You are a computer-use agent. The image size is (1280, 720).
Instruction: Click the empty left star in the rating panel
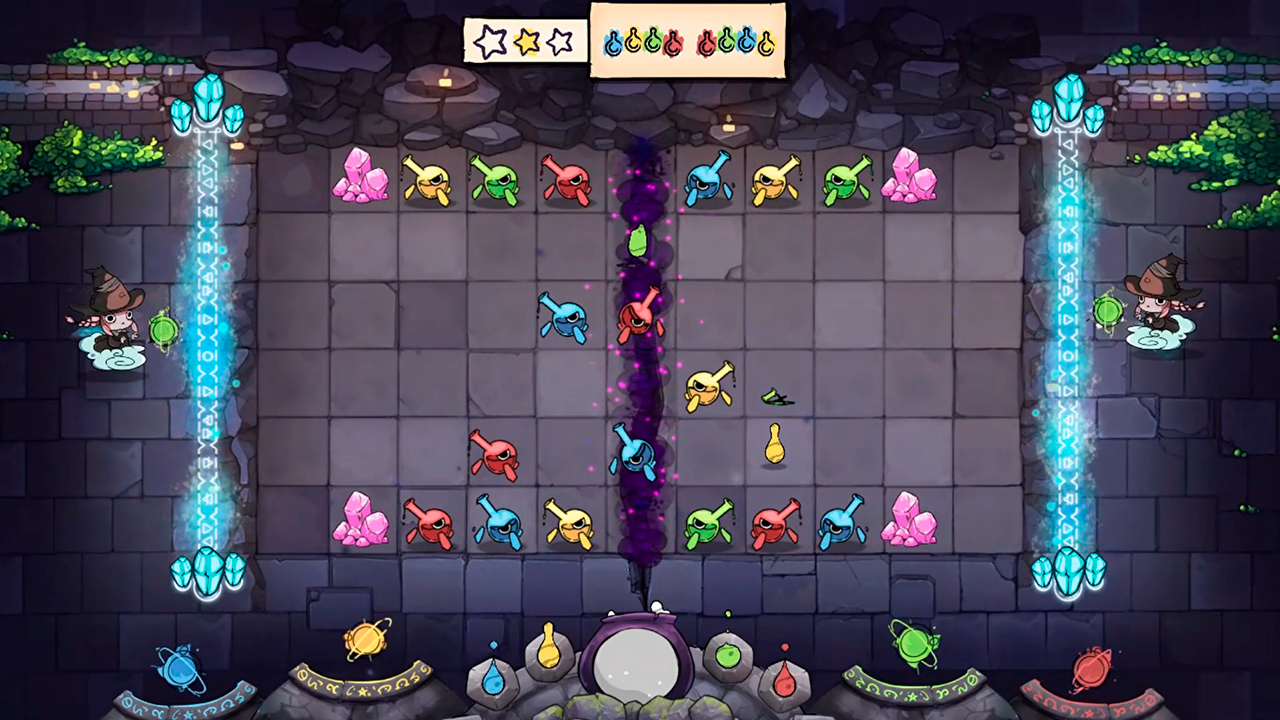click(491, 42)
